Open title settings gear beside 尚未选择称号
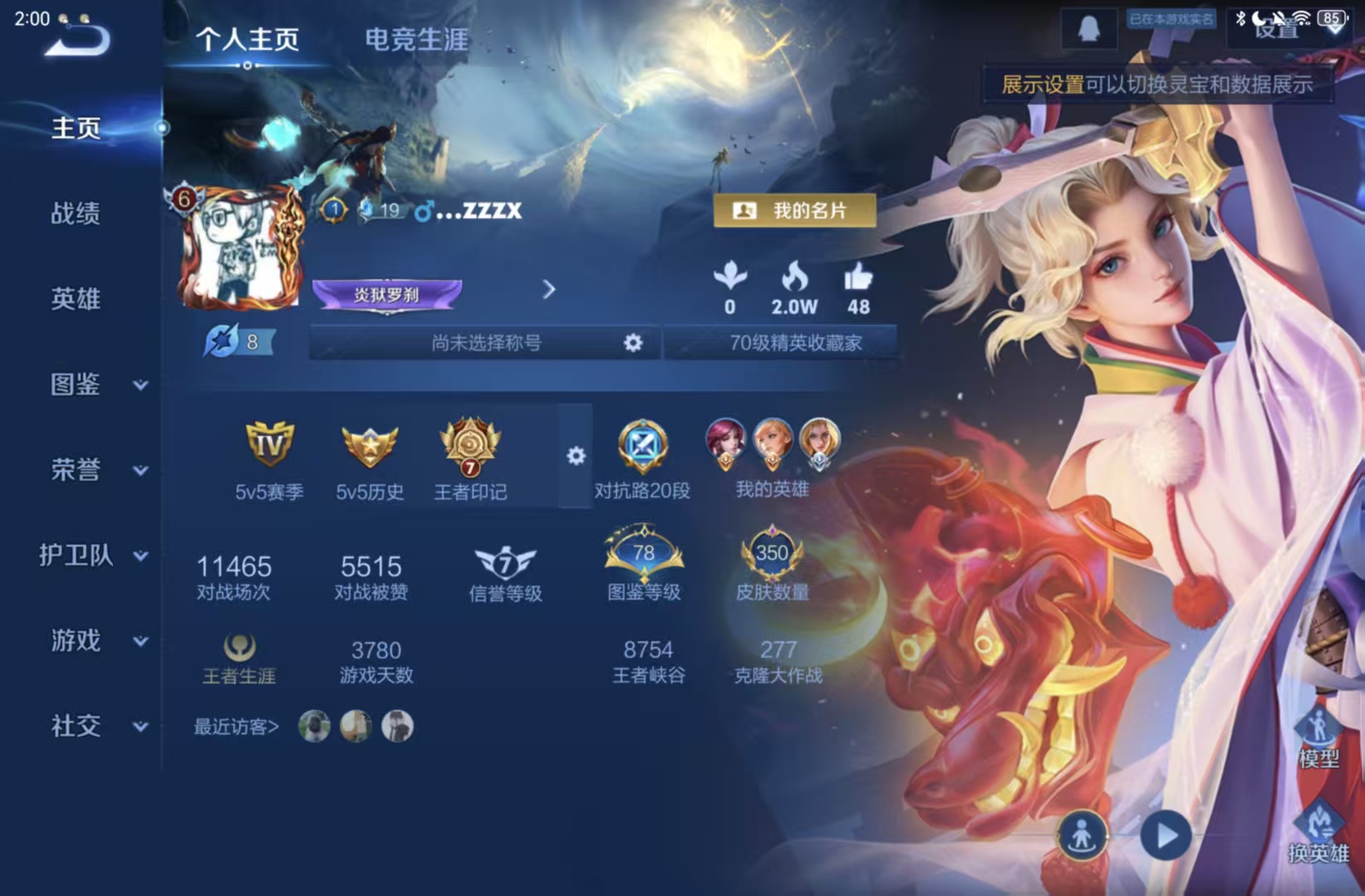The width and height of the screenshot is (1365, 896). [633, 342]
